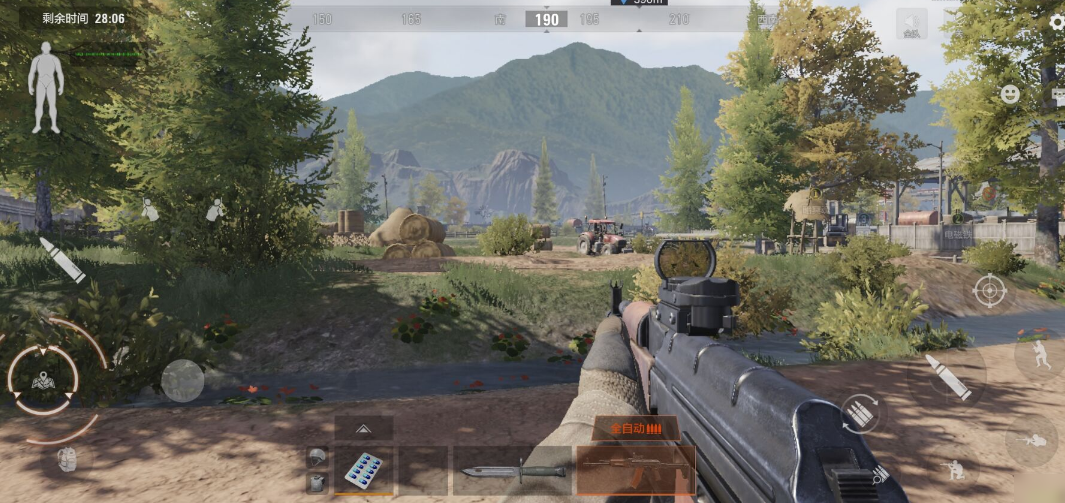
Task: Use the blue pill pack item
Action: pyautogui.click(x=363, y=469)
